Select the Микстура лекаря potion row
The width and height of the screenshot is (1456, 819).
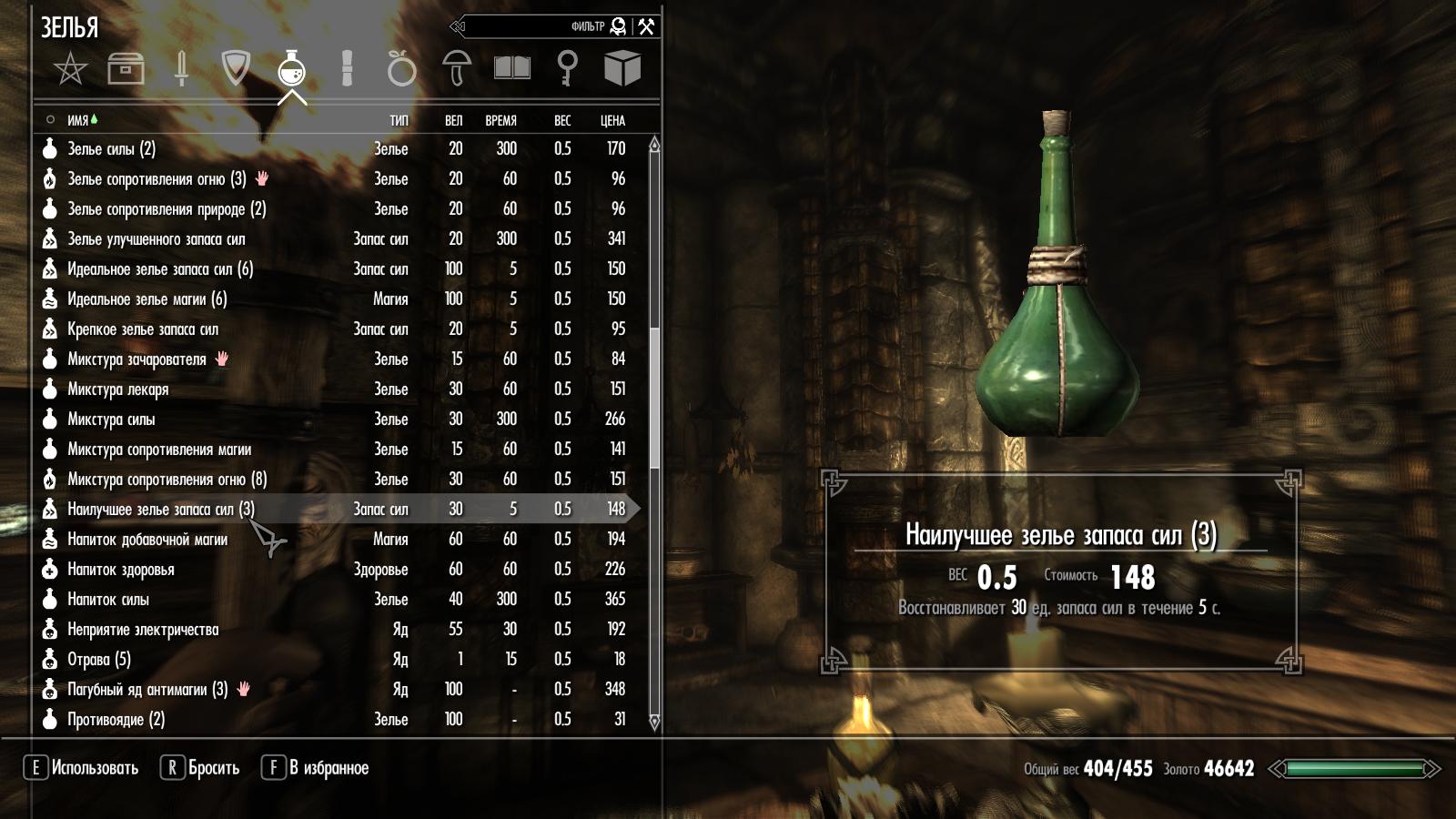117,389
